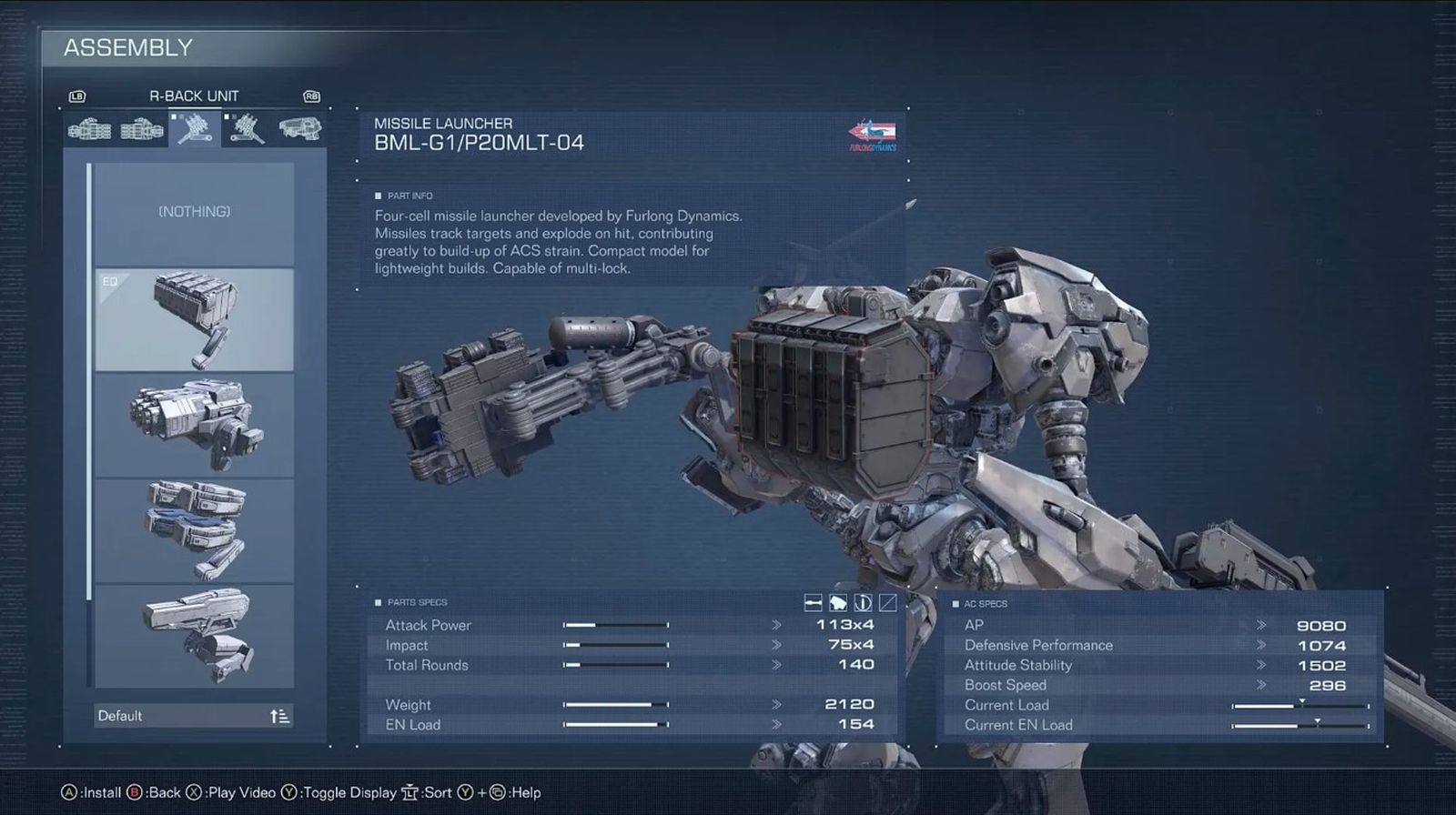The image size is (1456, 815).
Task: Select the clustered-tube launcher below the equipped part
Action: point(194,425)
